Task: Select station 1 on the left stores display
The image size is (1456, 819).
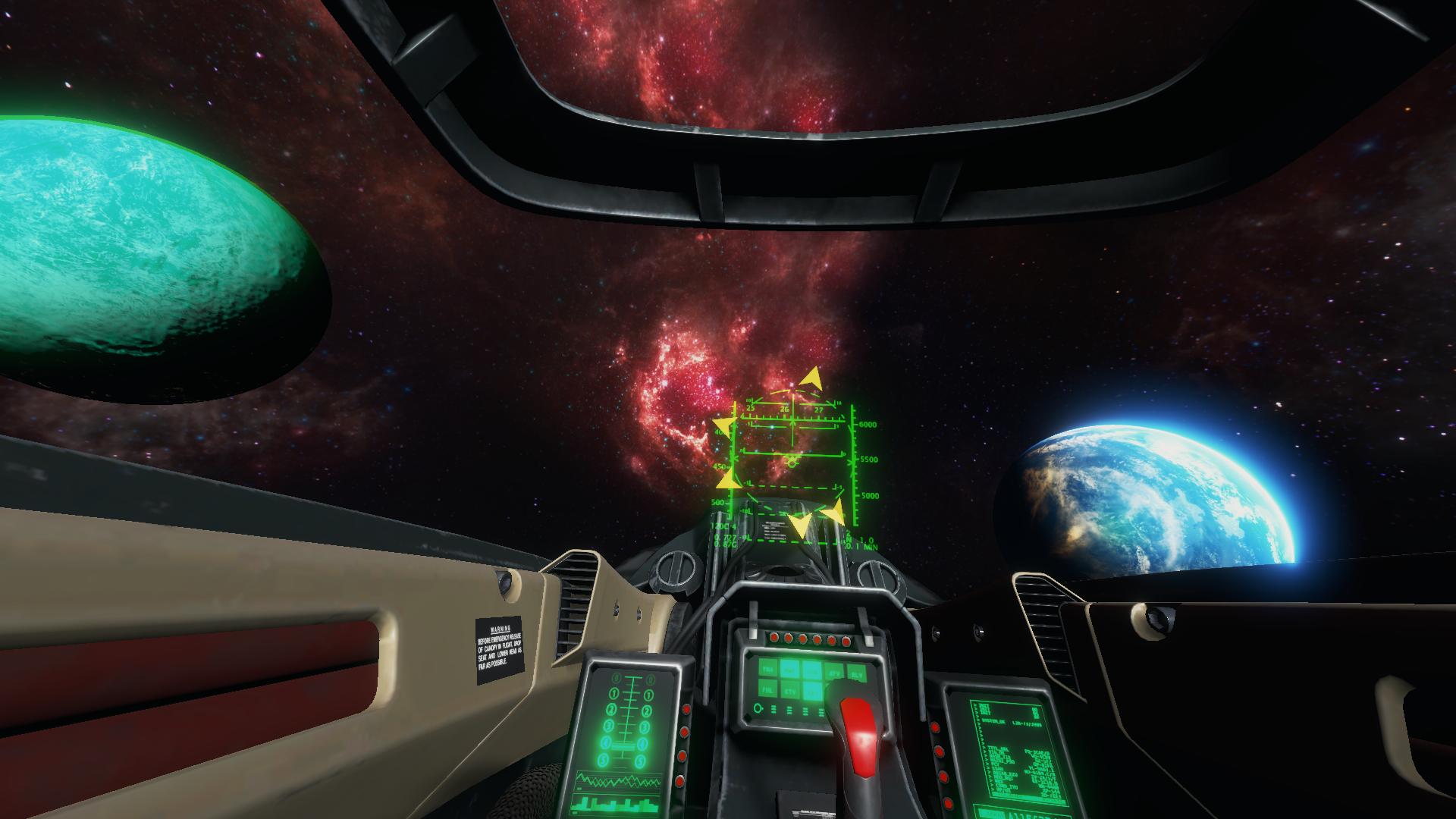Action: (614, 693)
